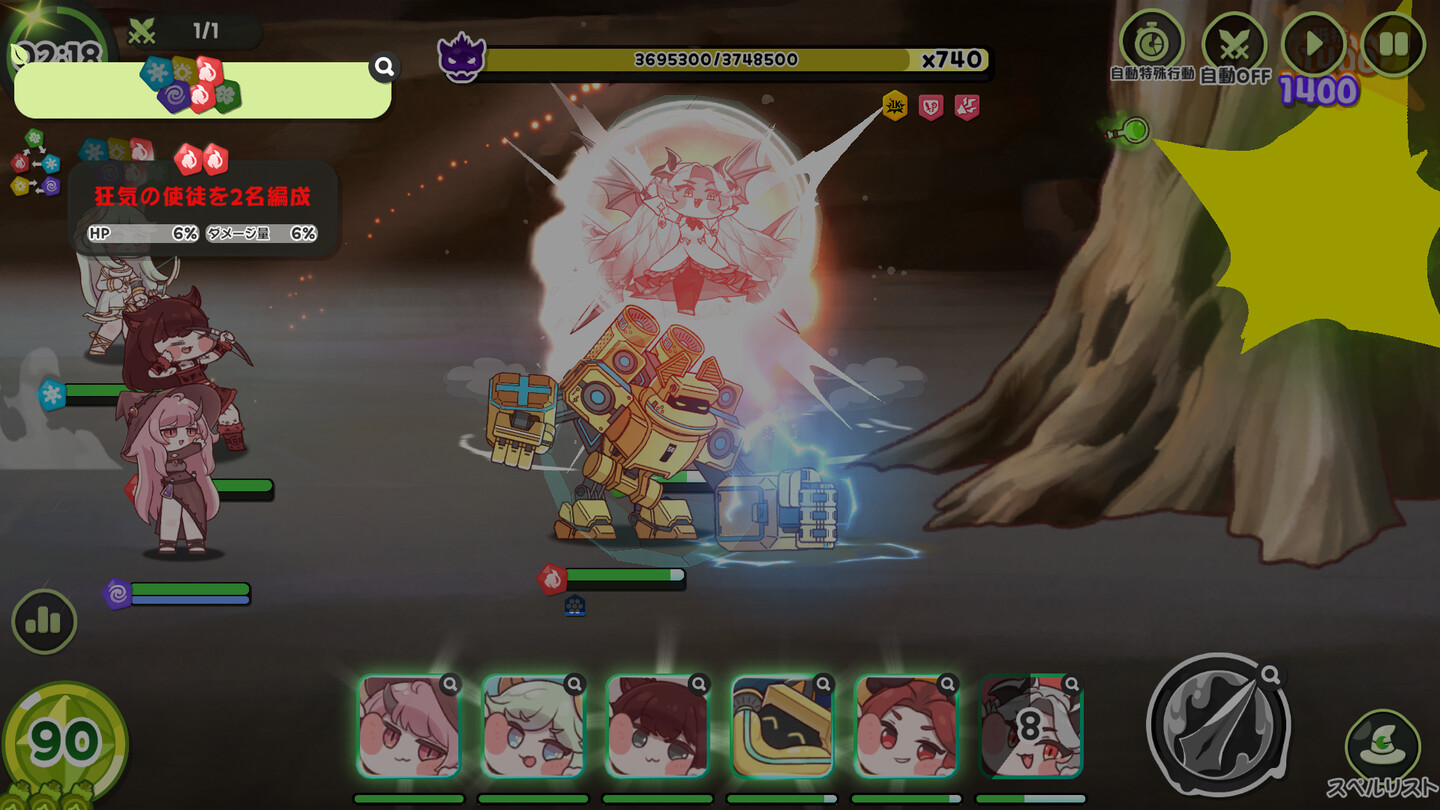
Task: Select the dark red-haired character portrait
Action: (x=657, y=727)
